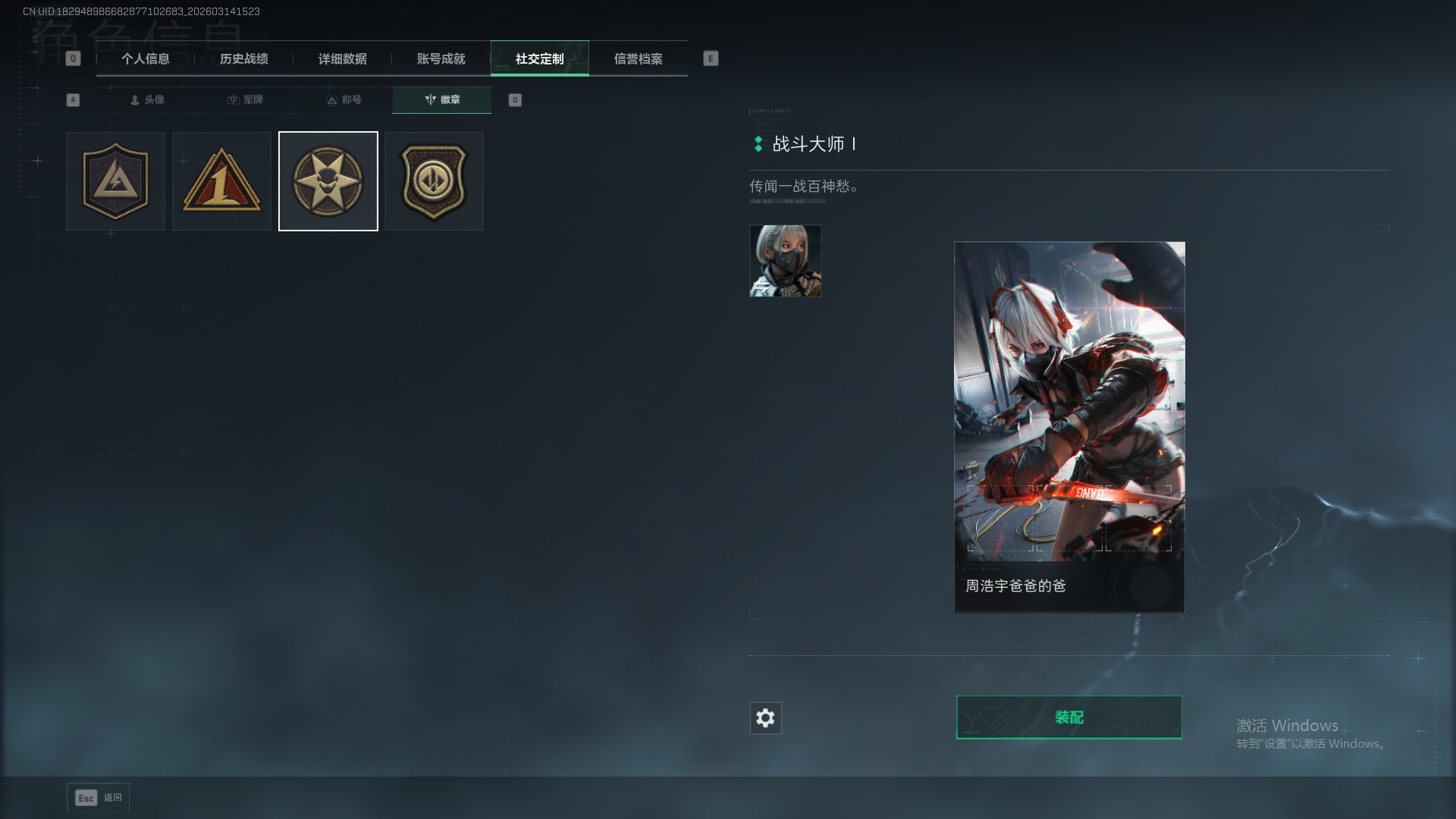This screenshot has width=1456, height=819.
Task: Click the masked character avatar thumbnail
Action: click(x=785, y=261)
